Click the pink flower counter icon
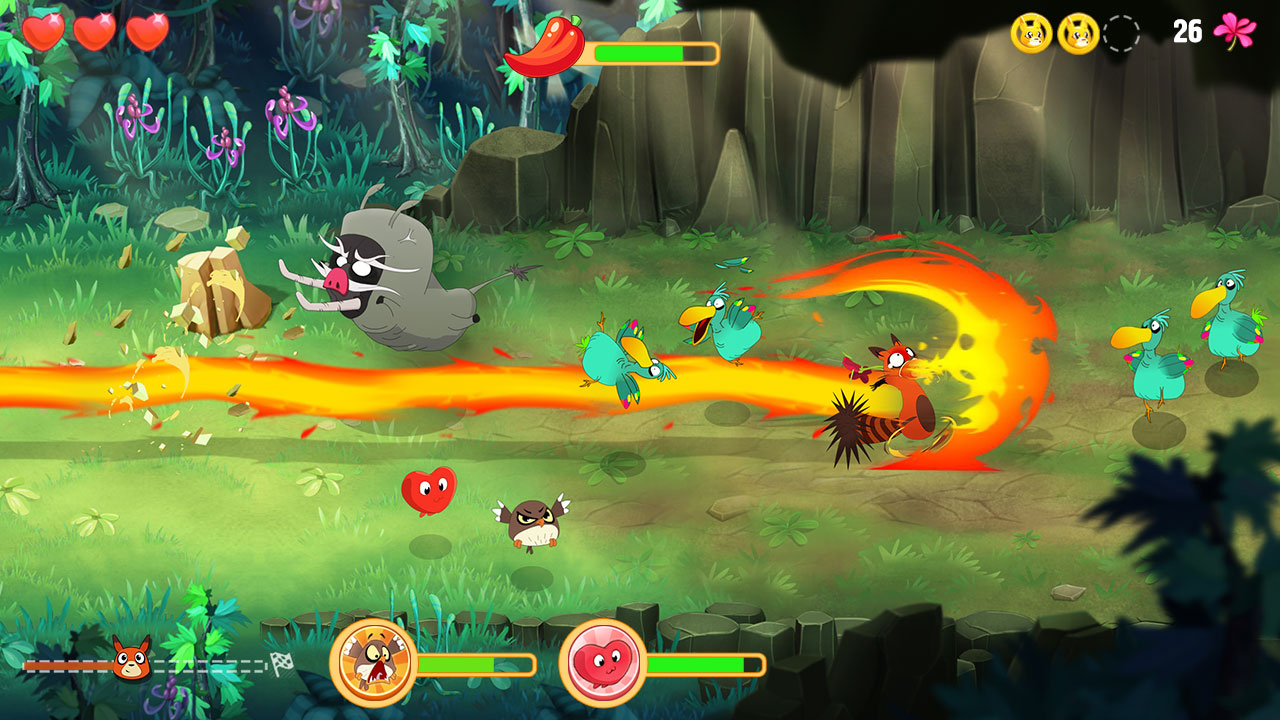The width and height of the screenshot is (1280, 720). 1233,31
